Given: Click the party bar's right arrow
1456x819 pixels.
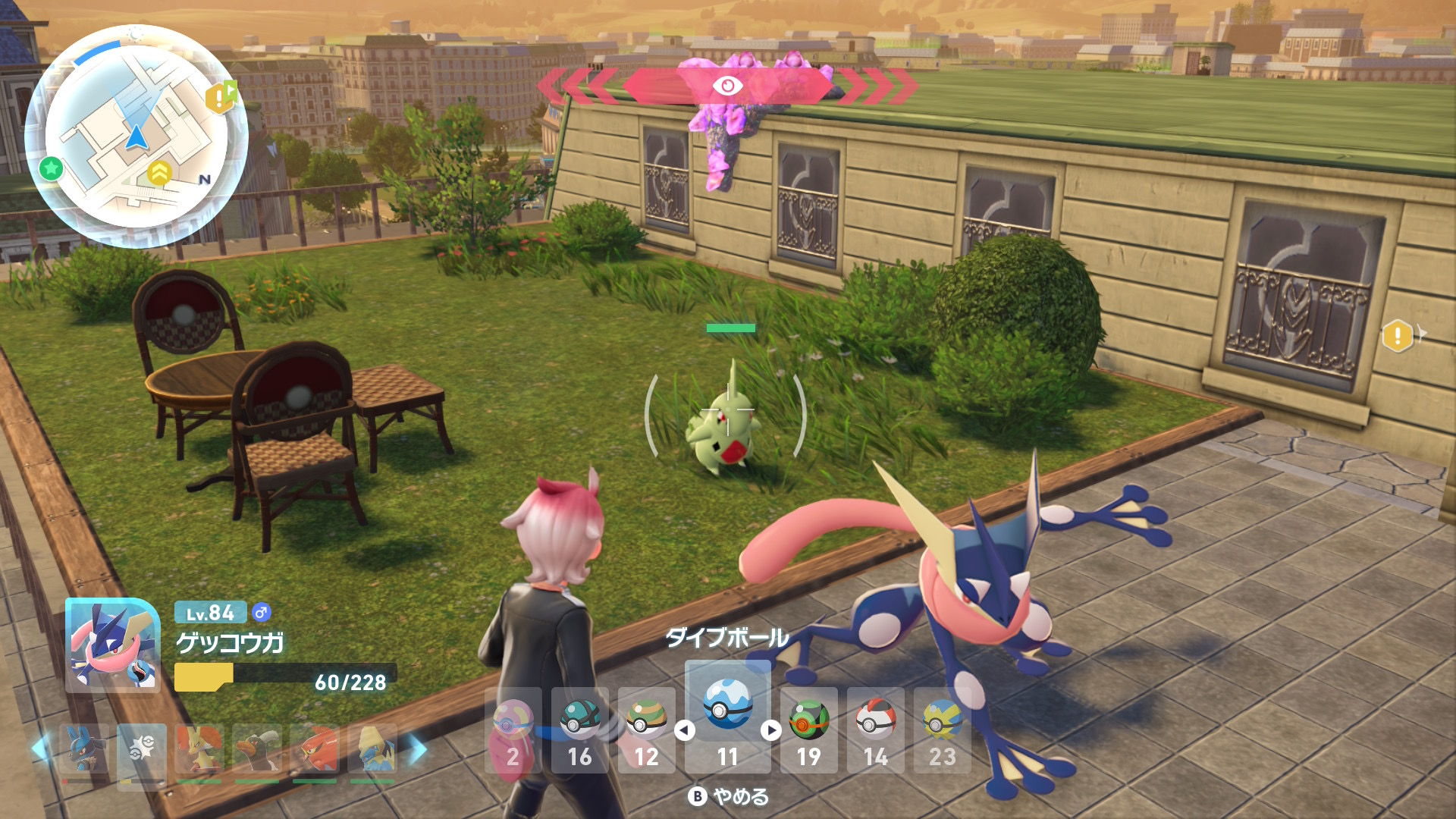Looking at the screenshot, I should point(418,749).
